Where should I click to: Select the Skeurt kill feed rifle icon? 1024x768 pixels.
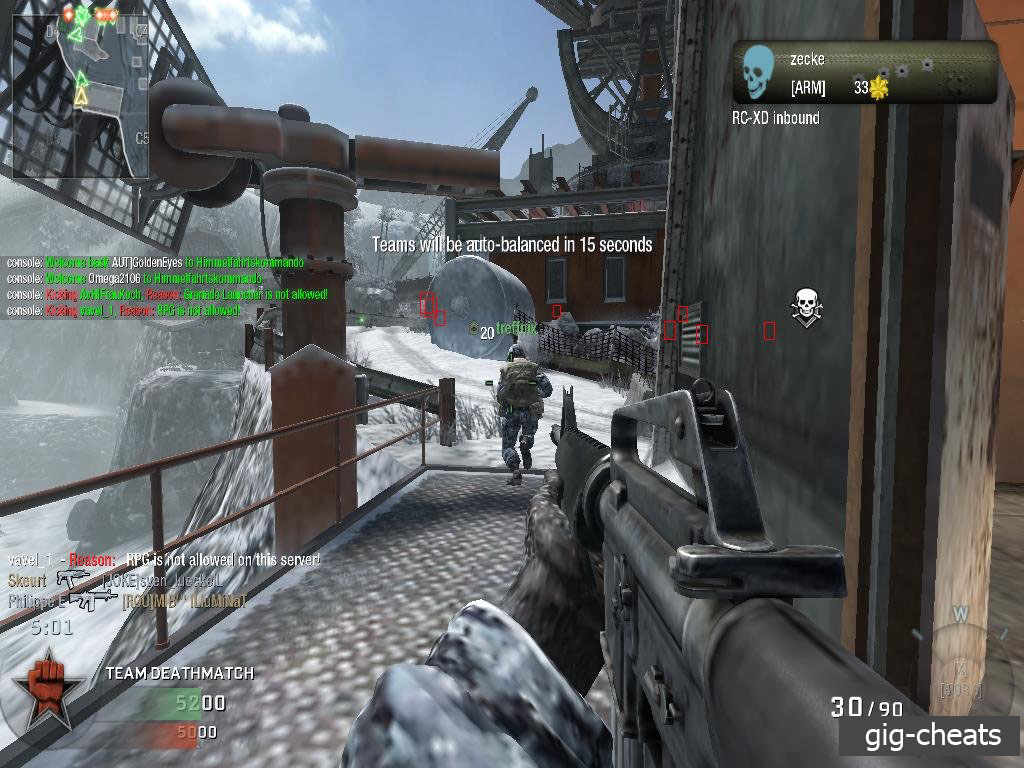(74, 579)
